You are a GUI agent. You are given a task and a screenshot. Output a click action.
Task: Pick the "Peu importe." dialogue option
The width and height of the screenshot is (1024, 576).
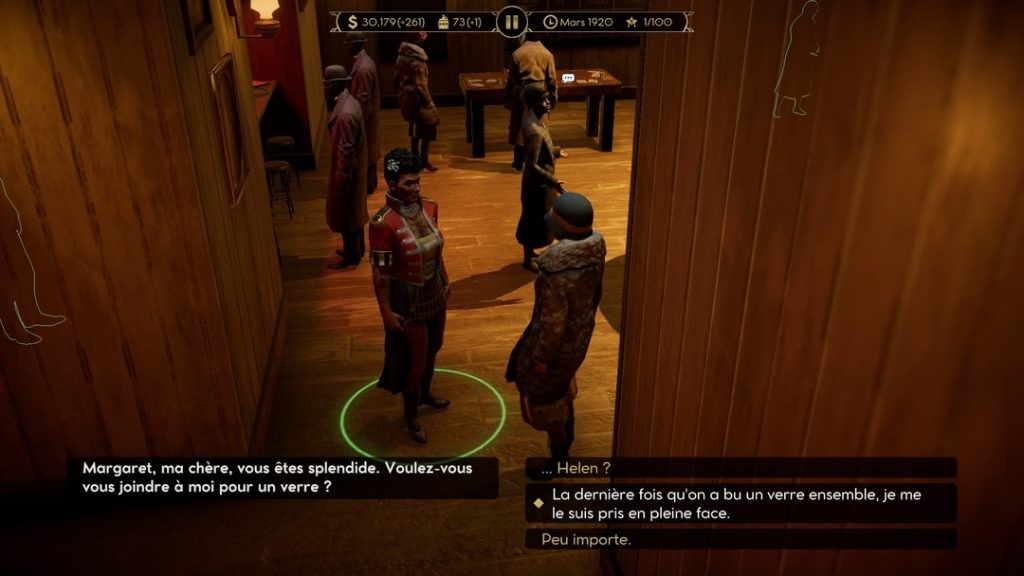point(740,539)
